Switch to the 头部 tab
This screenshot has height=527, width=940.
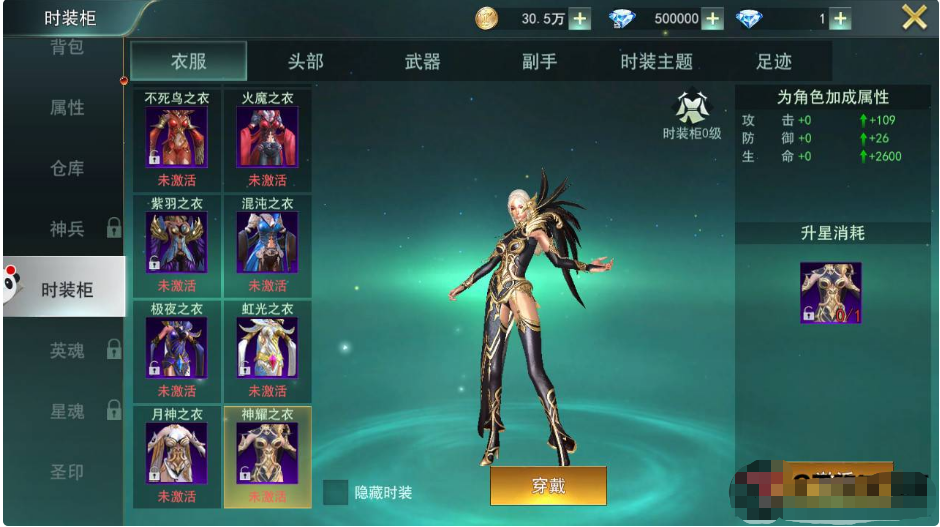[x=305, y=62]
